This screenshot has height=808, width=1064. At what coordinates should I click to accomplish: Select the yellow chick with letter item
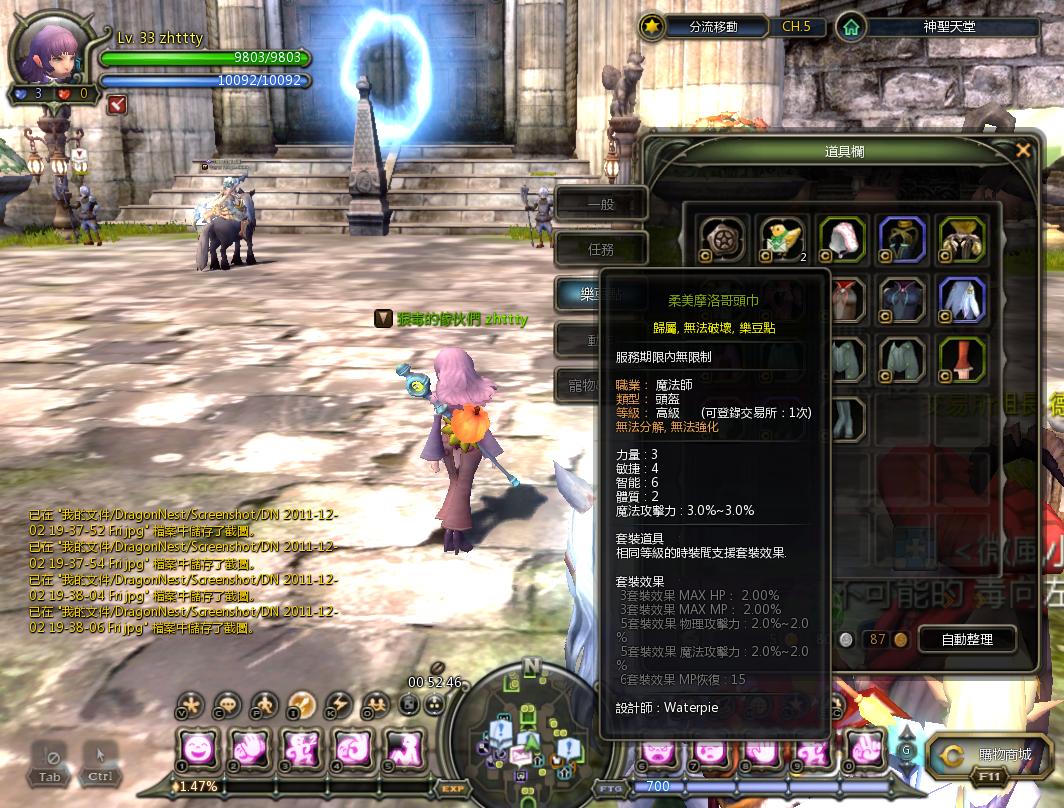coord(779,238)
